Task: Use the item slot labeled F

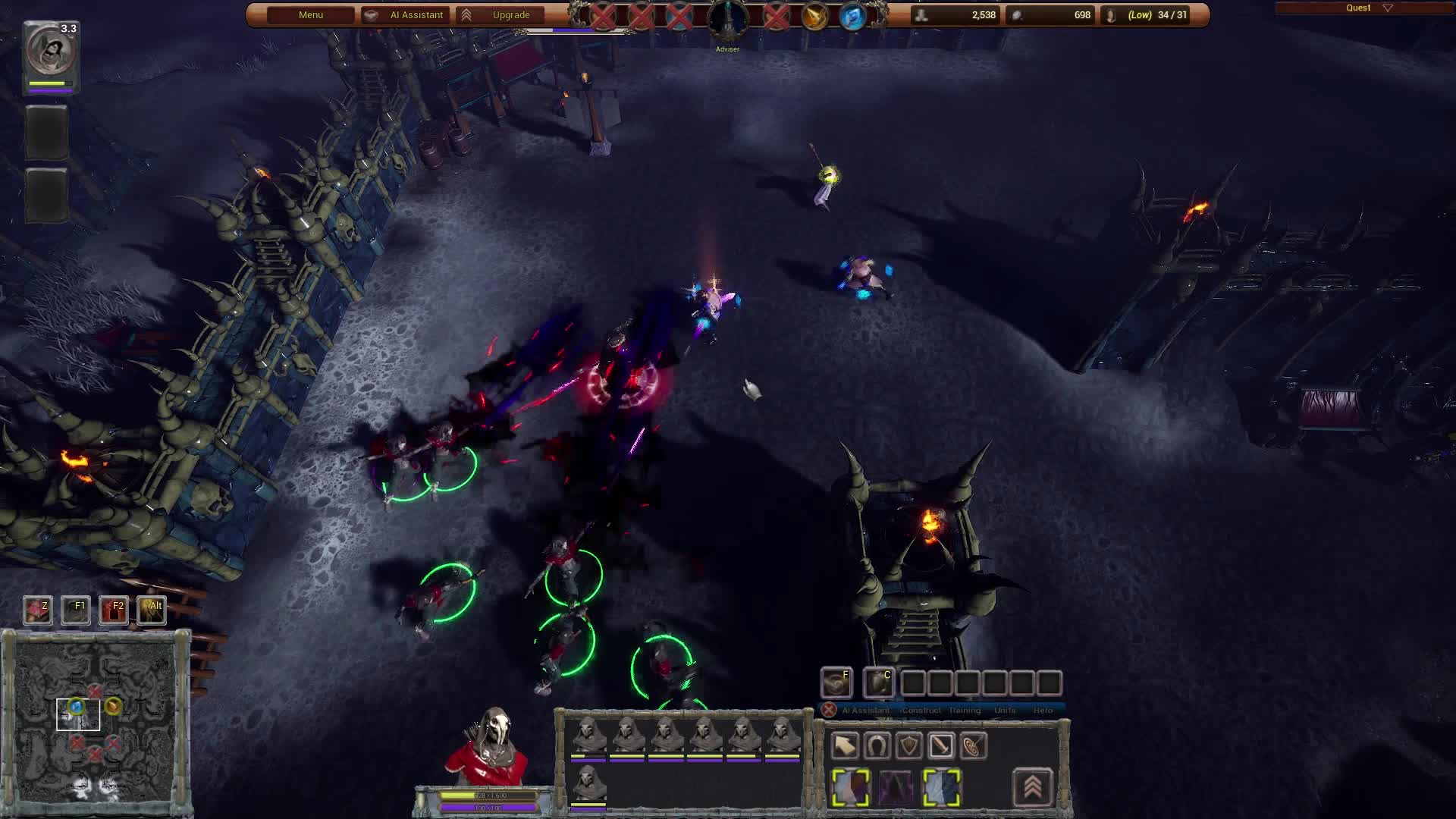Action: click(x=836, y=682)
